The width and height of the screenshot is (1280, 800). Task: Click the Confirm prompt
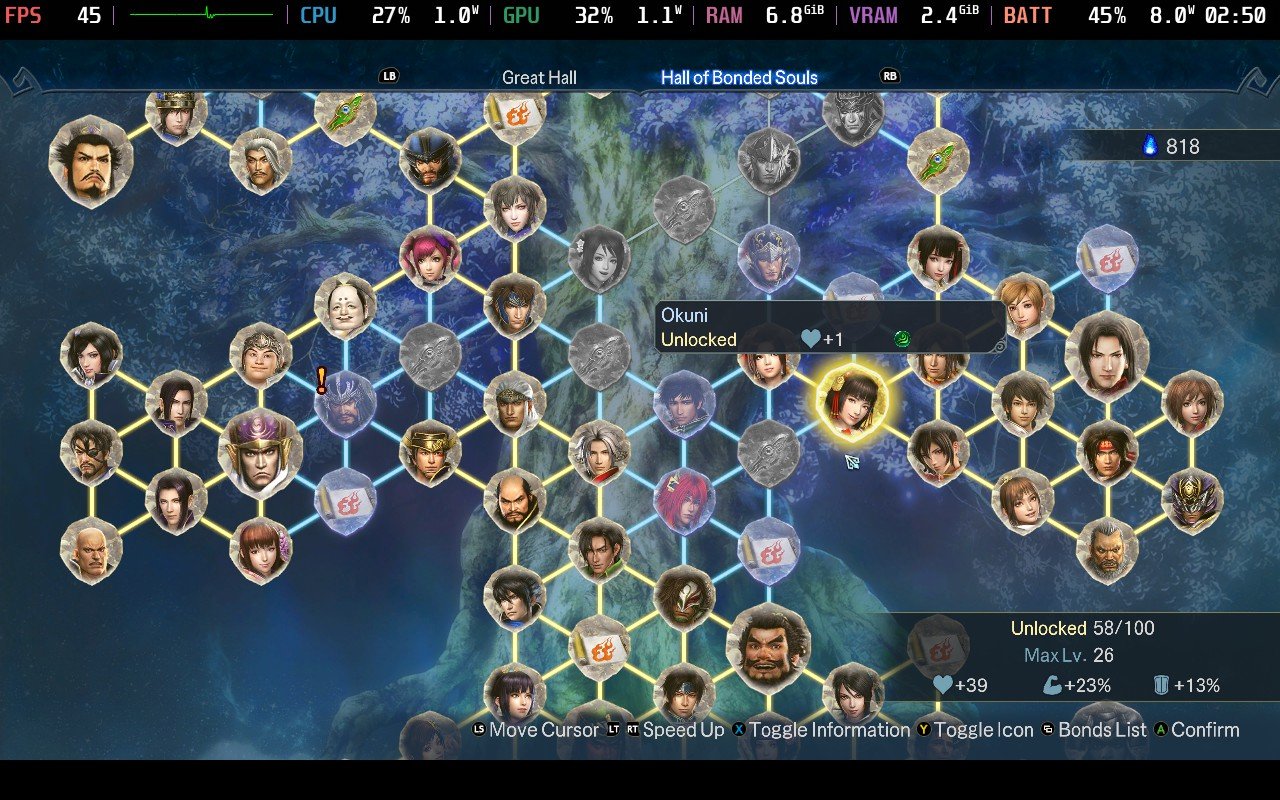[1197, 730]
